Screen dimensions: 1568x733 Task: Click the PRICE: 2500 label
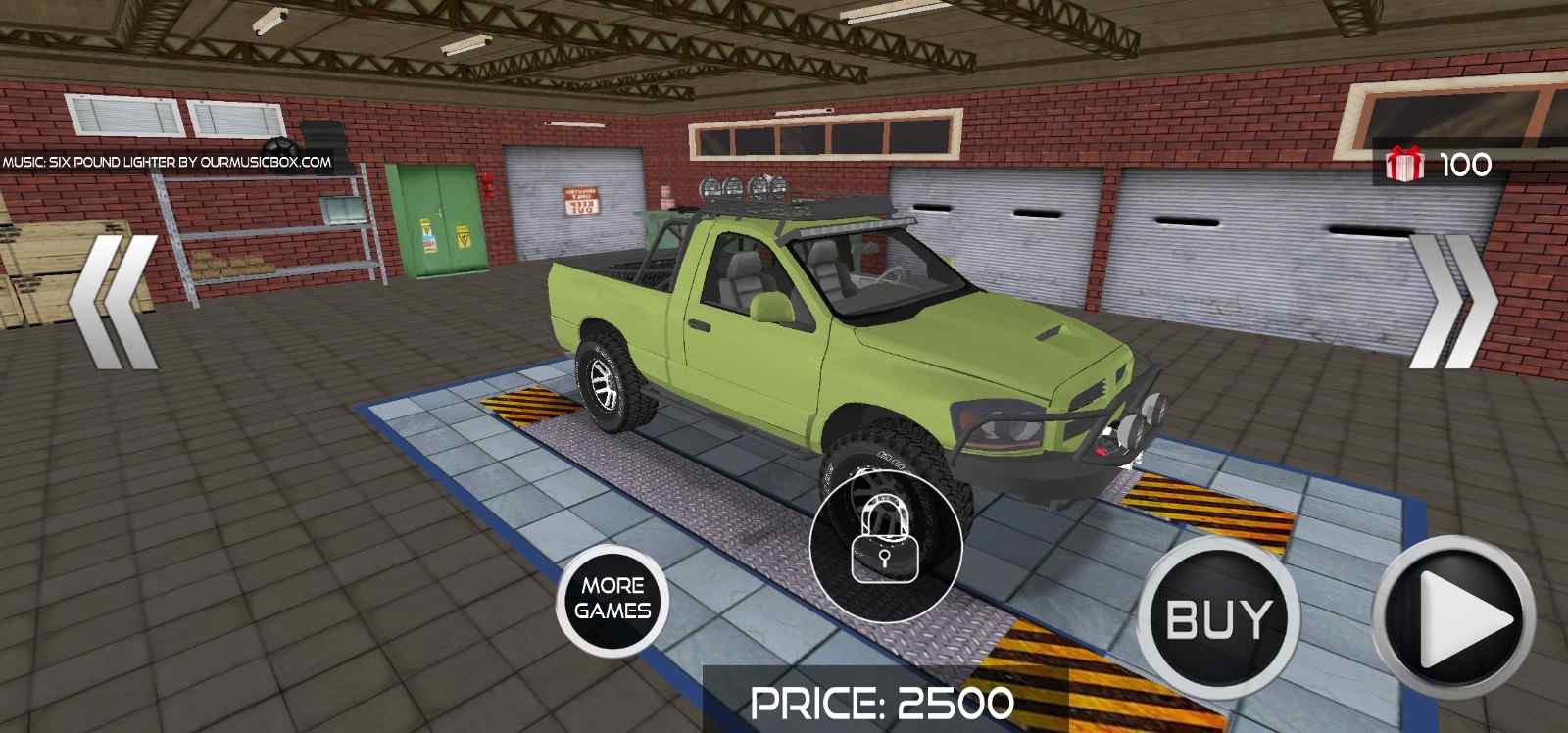click(x=882, y=702)
